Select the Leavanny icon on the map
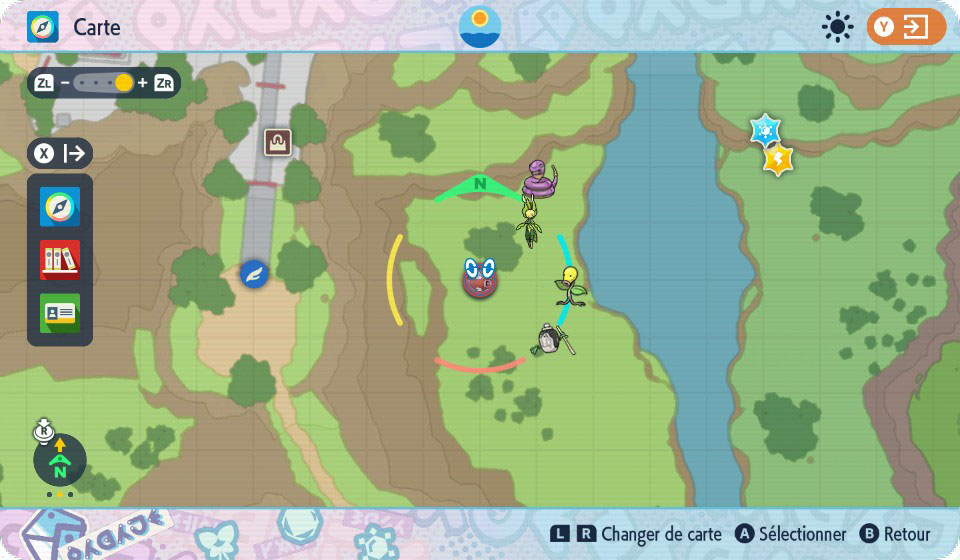This screenshot has height=560, width=960. 529,222
